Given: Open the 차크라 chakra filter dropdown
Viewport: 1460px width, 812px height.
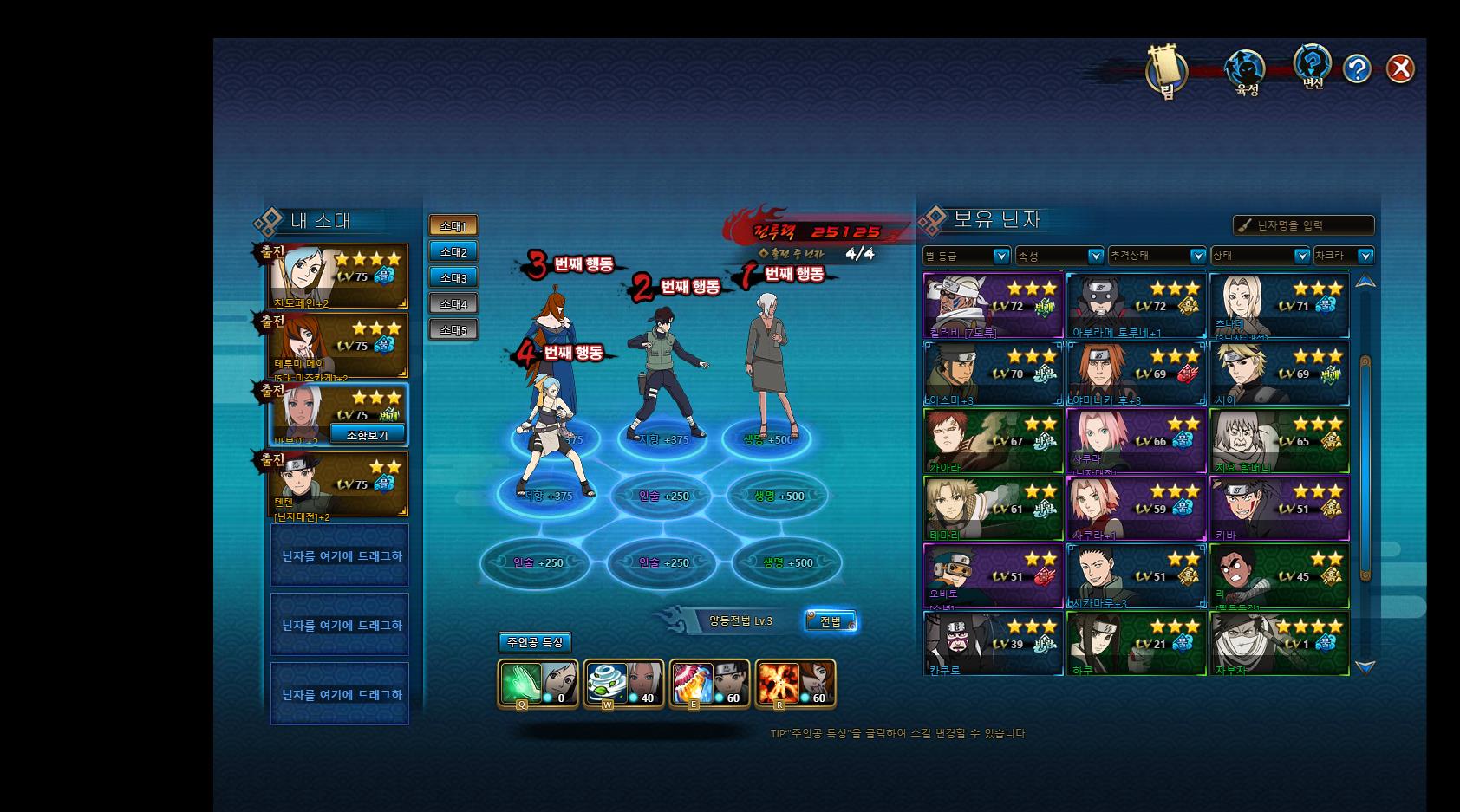Looking at the screenshot, I should pos(1343,256).
